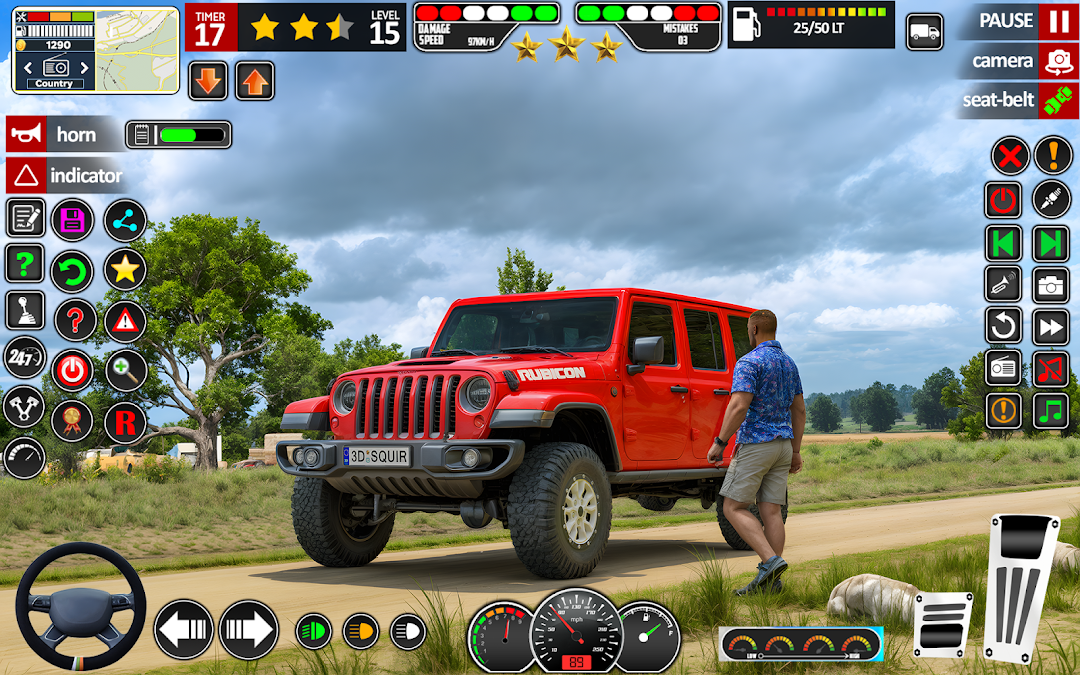Click the orange down arrow button
The image size is (1080, 675).
pos(208,81)
